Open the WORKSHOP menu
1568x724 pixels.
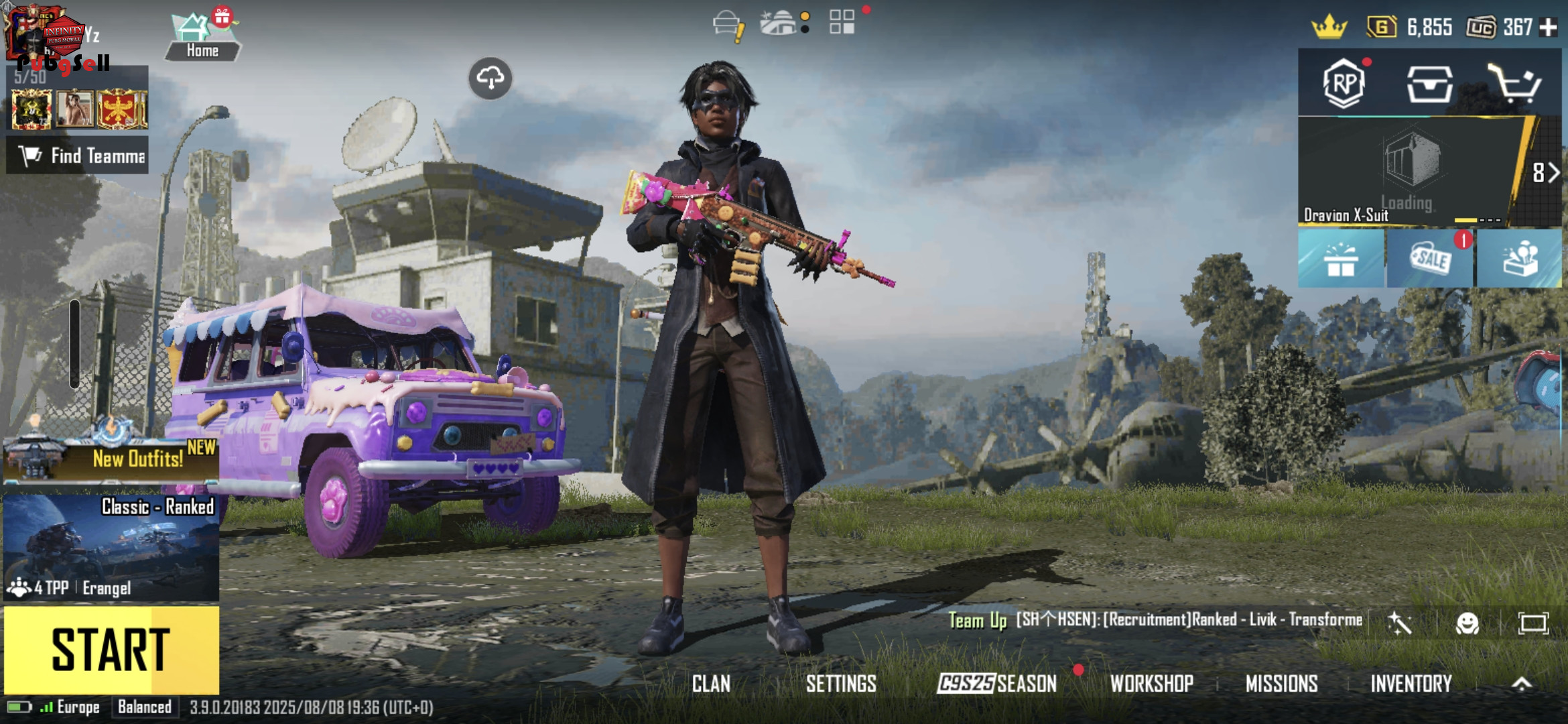click(x=1152, y=684)
